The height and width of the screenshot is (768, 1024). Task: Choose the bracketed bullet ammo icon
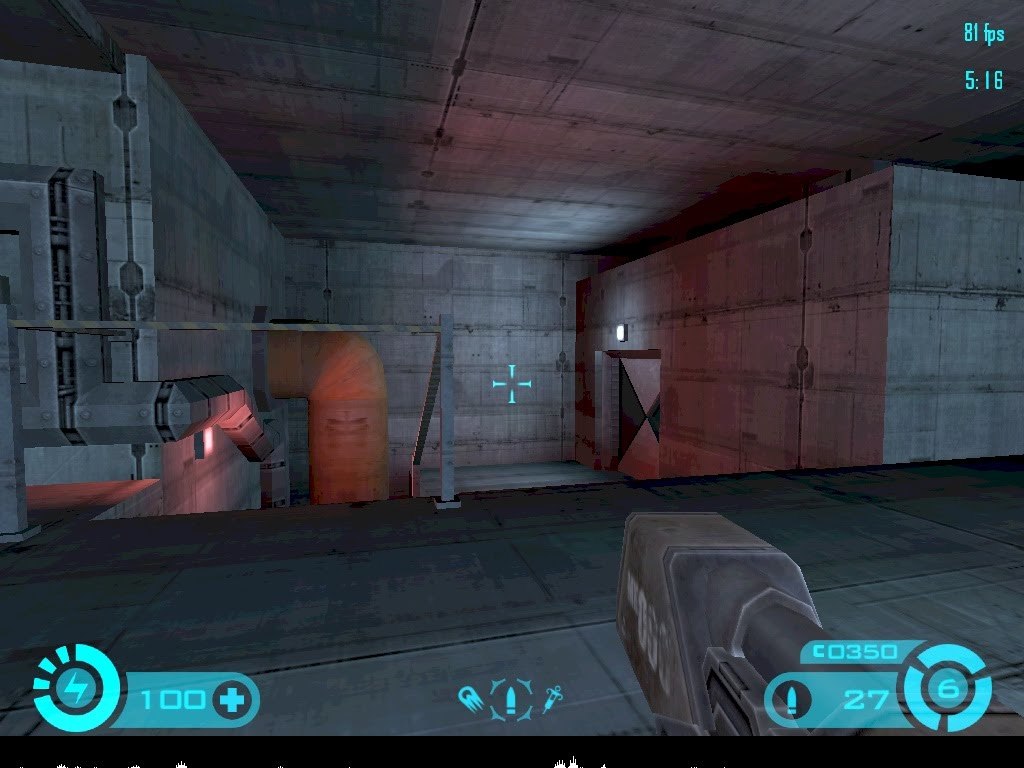point(512,697)
